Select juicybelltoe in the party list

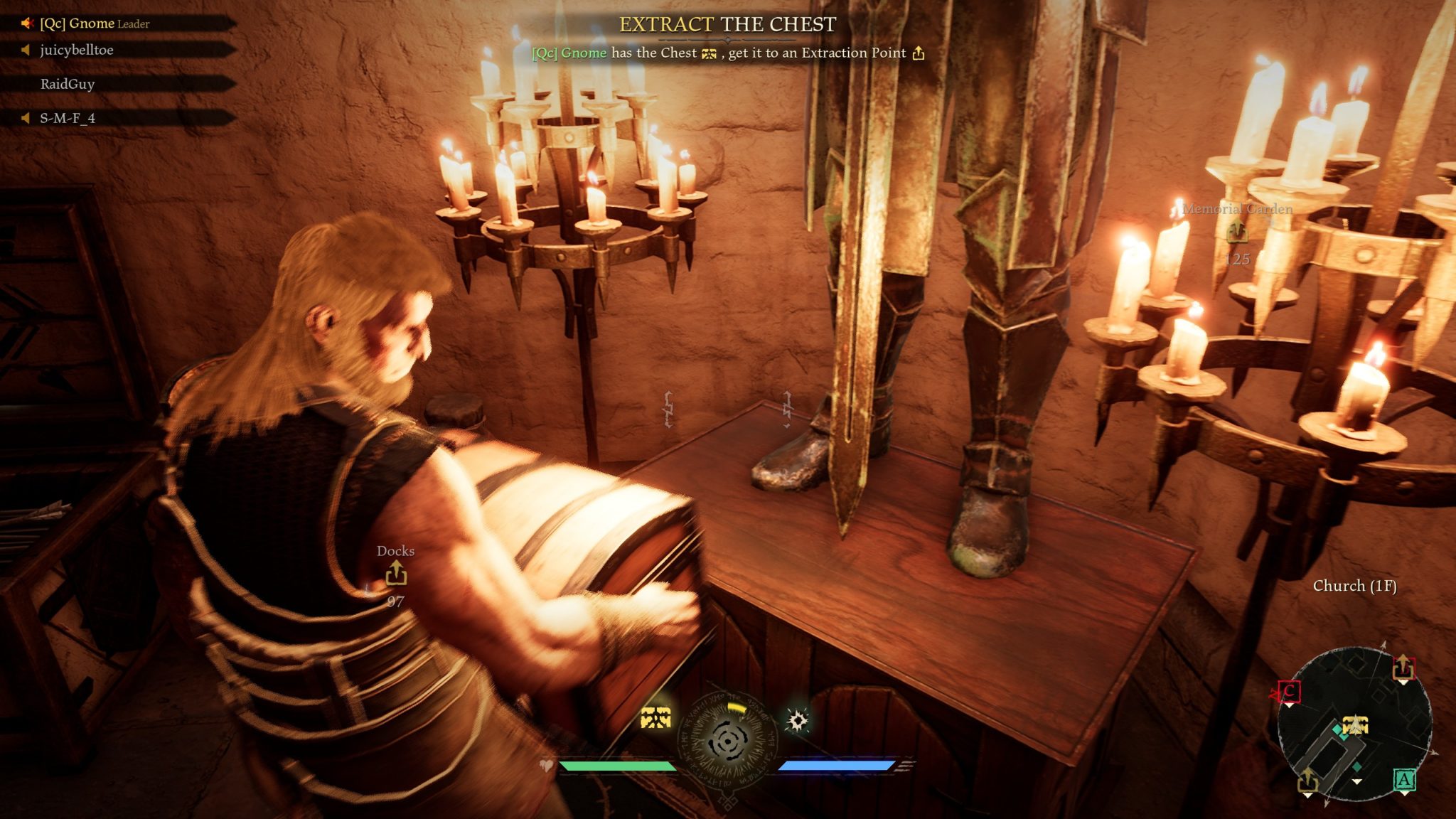[77, 50]
